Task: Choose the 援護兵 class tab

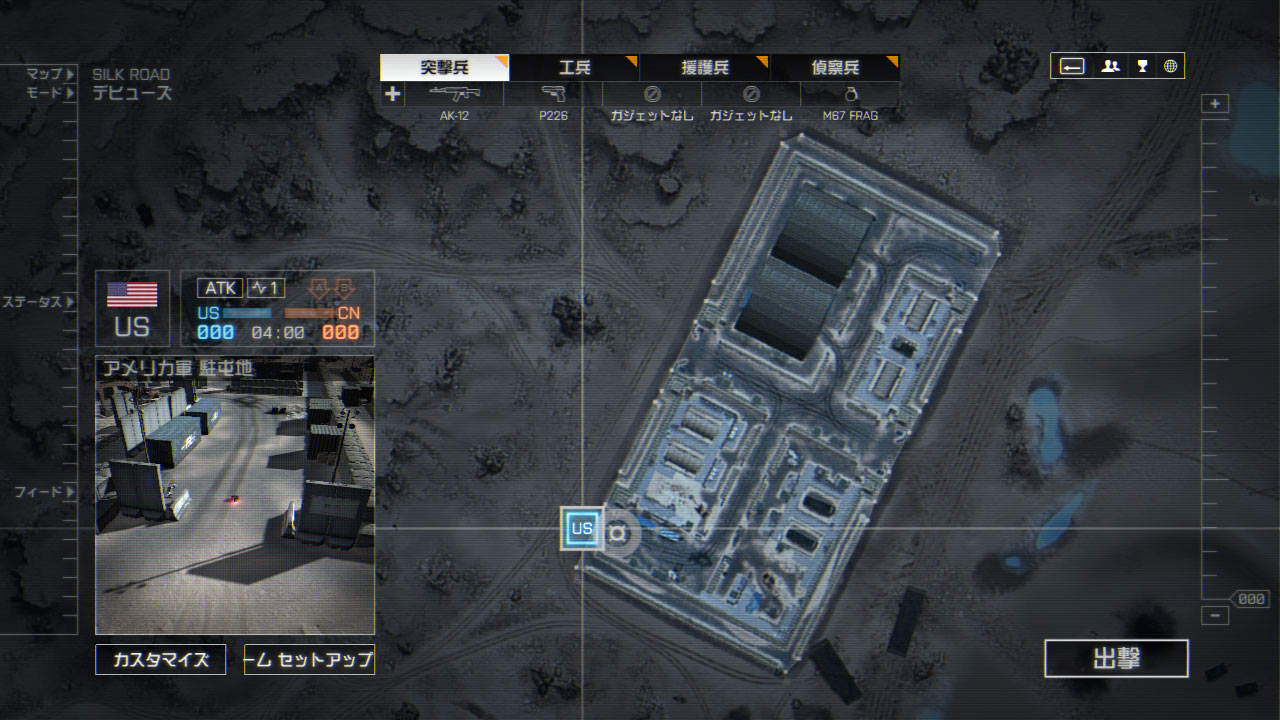Action: 705,68
